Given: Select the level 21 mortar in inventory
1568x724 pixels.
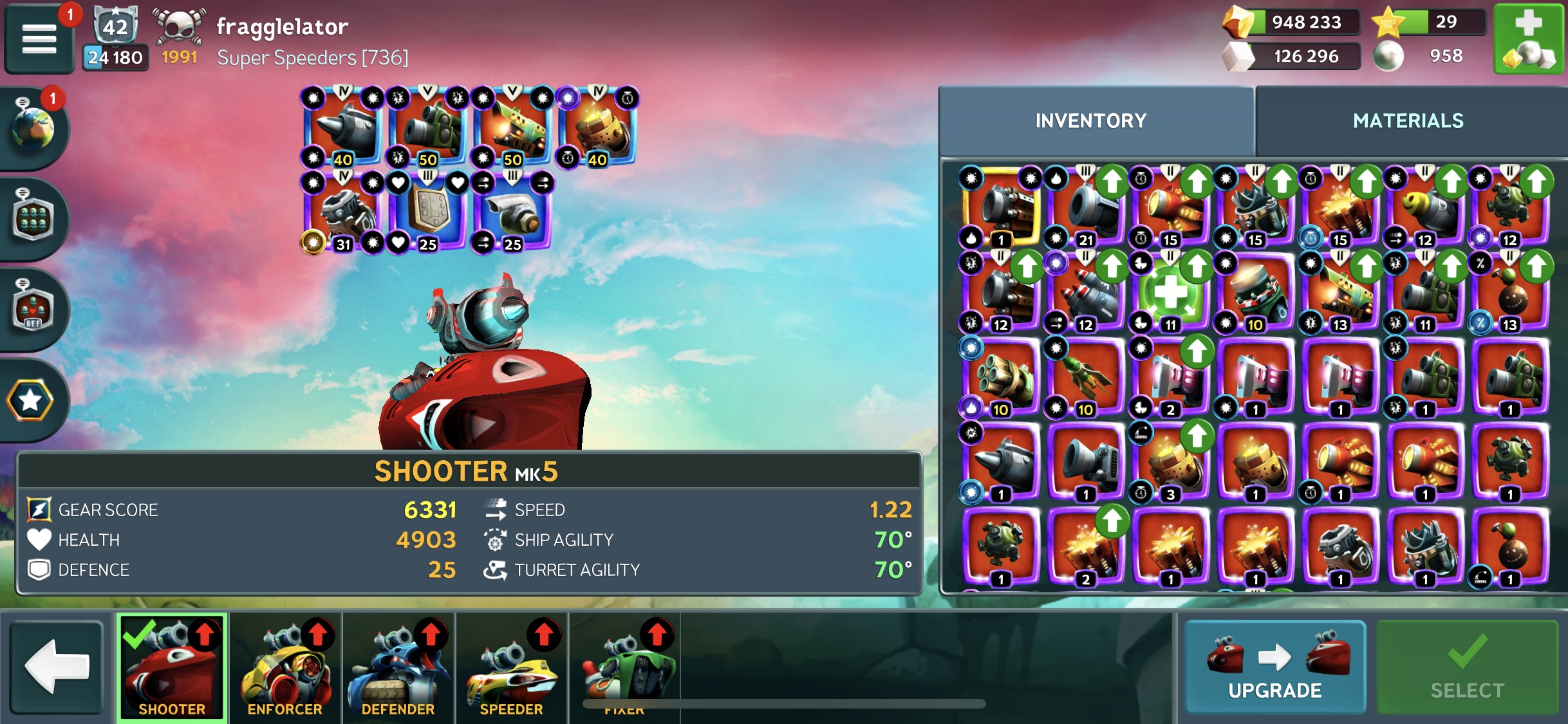Looking at the screenshot, I should pyautogui.click(x=1085, y=207).
